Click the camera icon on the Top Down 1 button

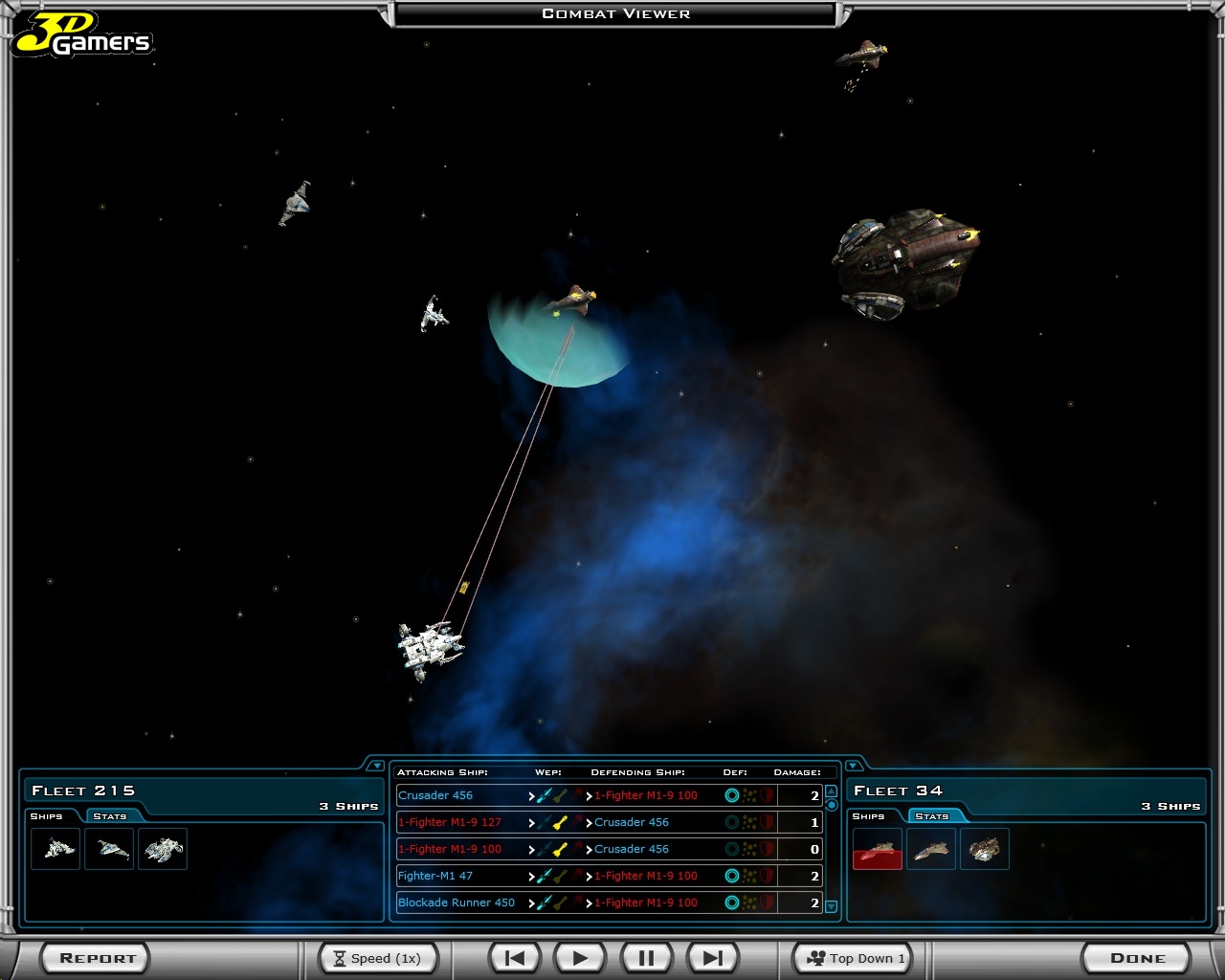point(816,957)
